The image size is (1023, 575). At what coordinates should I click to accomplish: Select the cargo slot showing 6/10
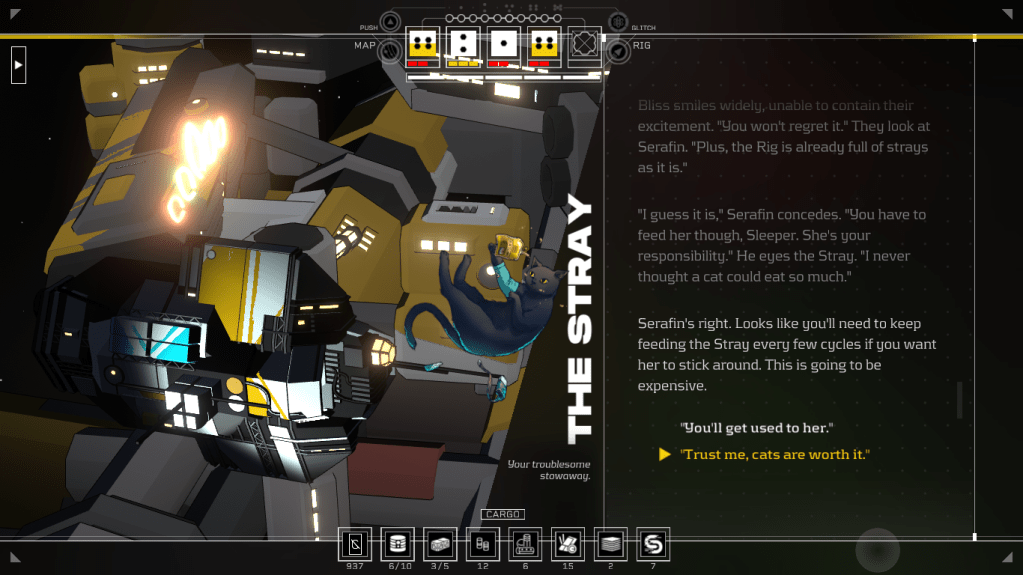click(398, 544)
